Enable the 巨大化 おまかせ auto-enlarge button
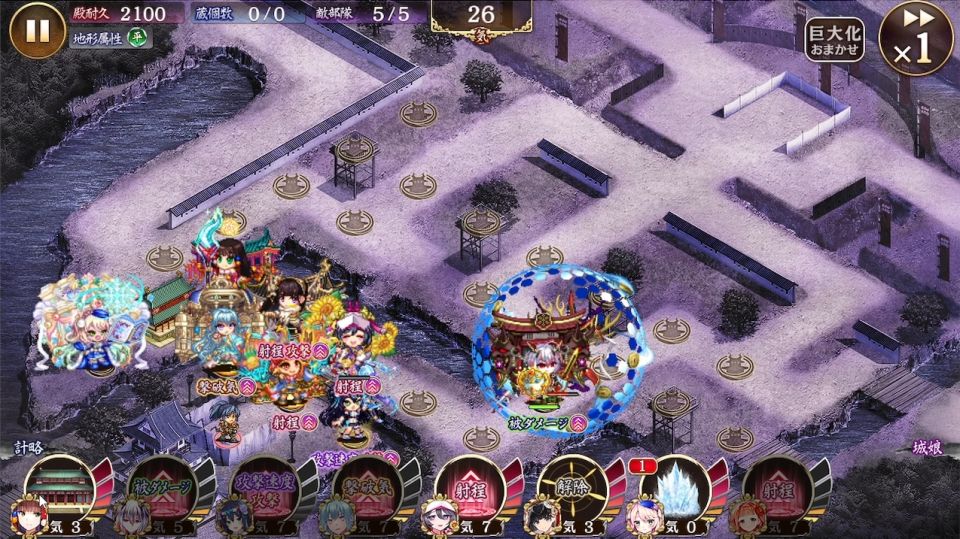 click(835, 40)
